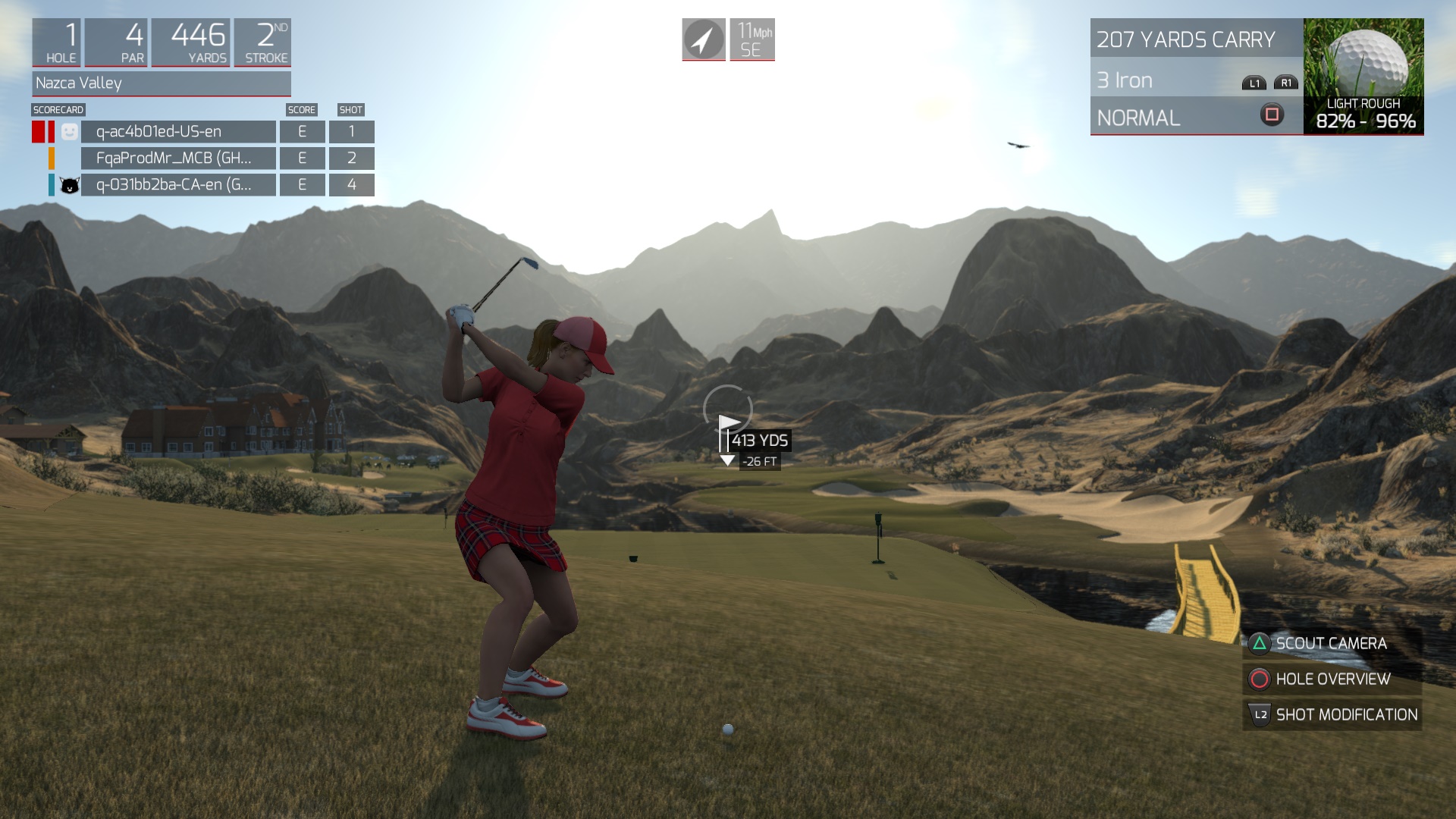Pick the q-031bb2ba-CA-en scorecard row
Viewport: 1456px width, 819px height.
pyautogui.click(x=178, y=185)
